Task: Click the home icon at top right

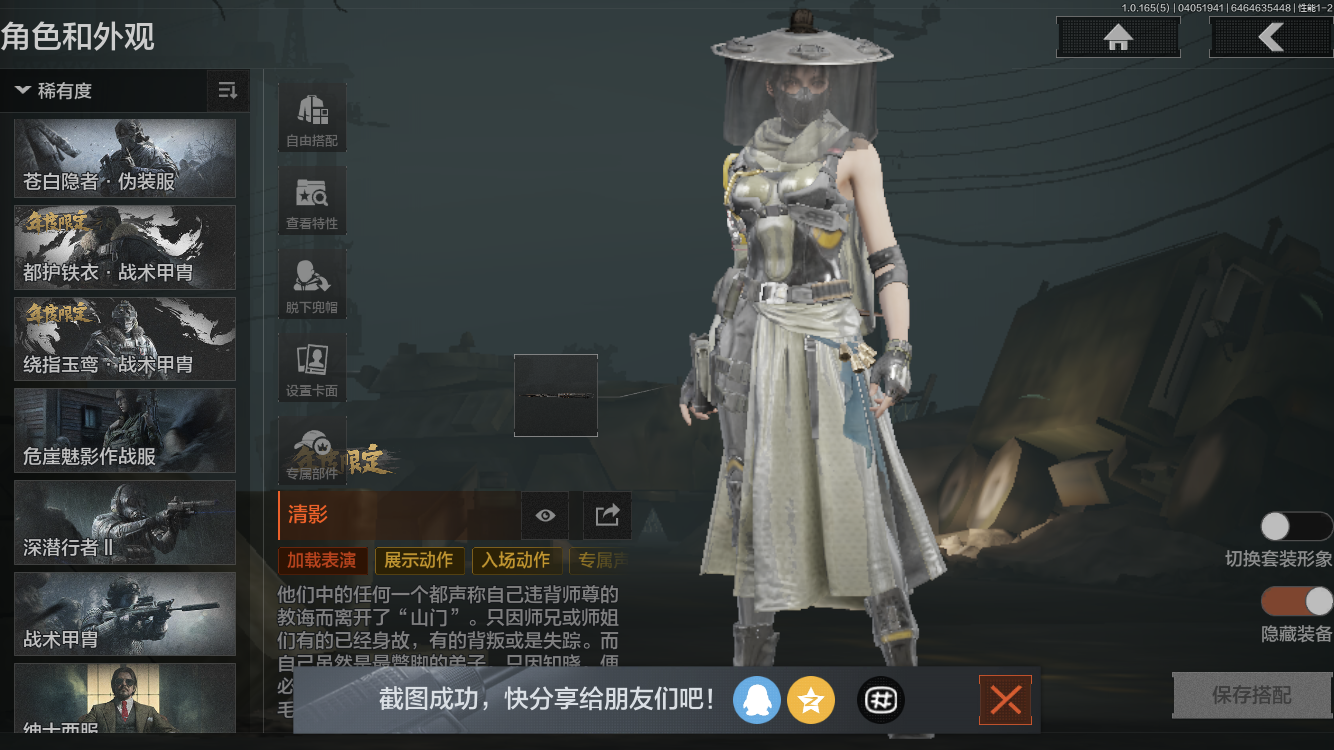Action: (x=1117, y=37)
